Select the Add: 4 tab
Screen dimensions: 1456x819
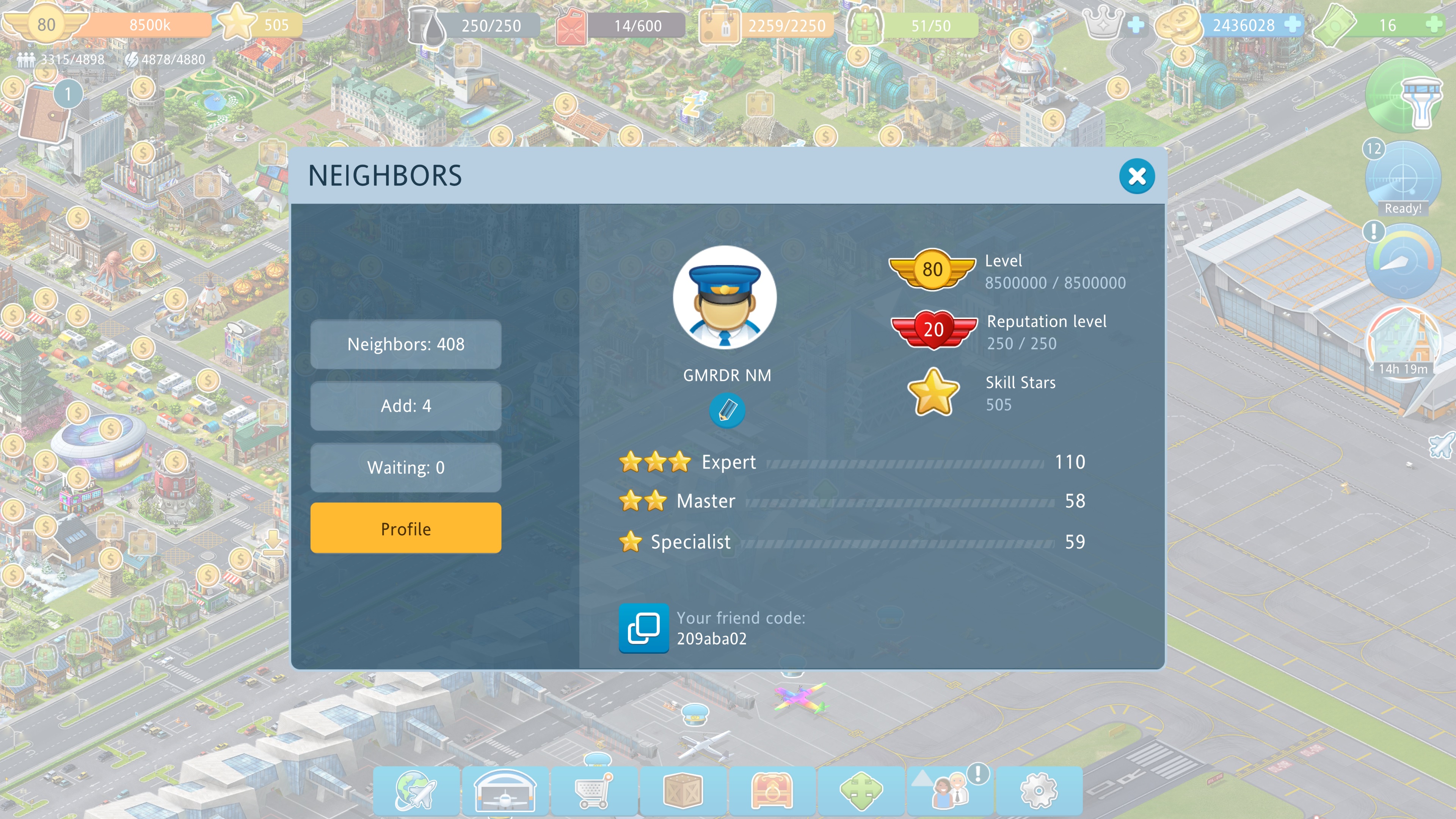point(405,406)
